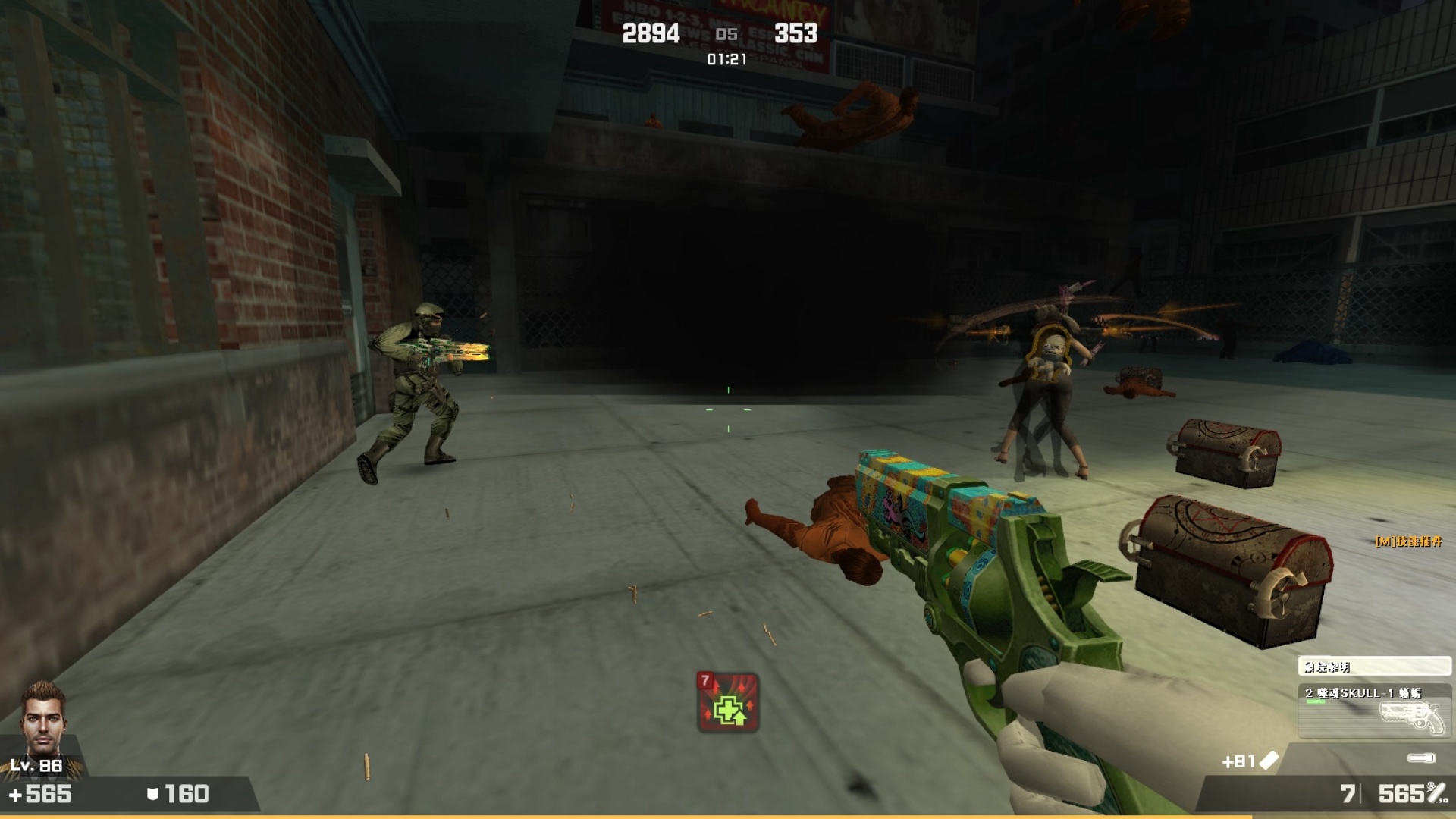This screenshot has width=1456, height=819.
Task: Open the [M] skill plugin label
Action: pos(1408,541)
